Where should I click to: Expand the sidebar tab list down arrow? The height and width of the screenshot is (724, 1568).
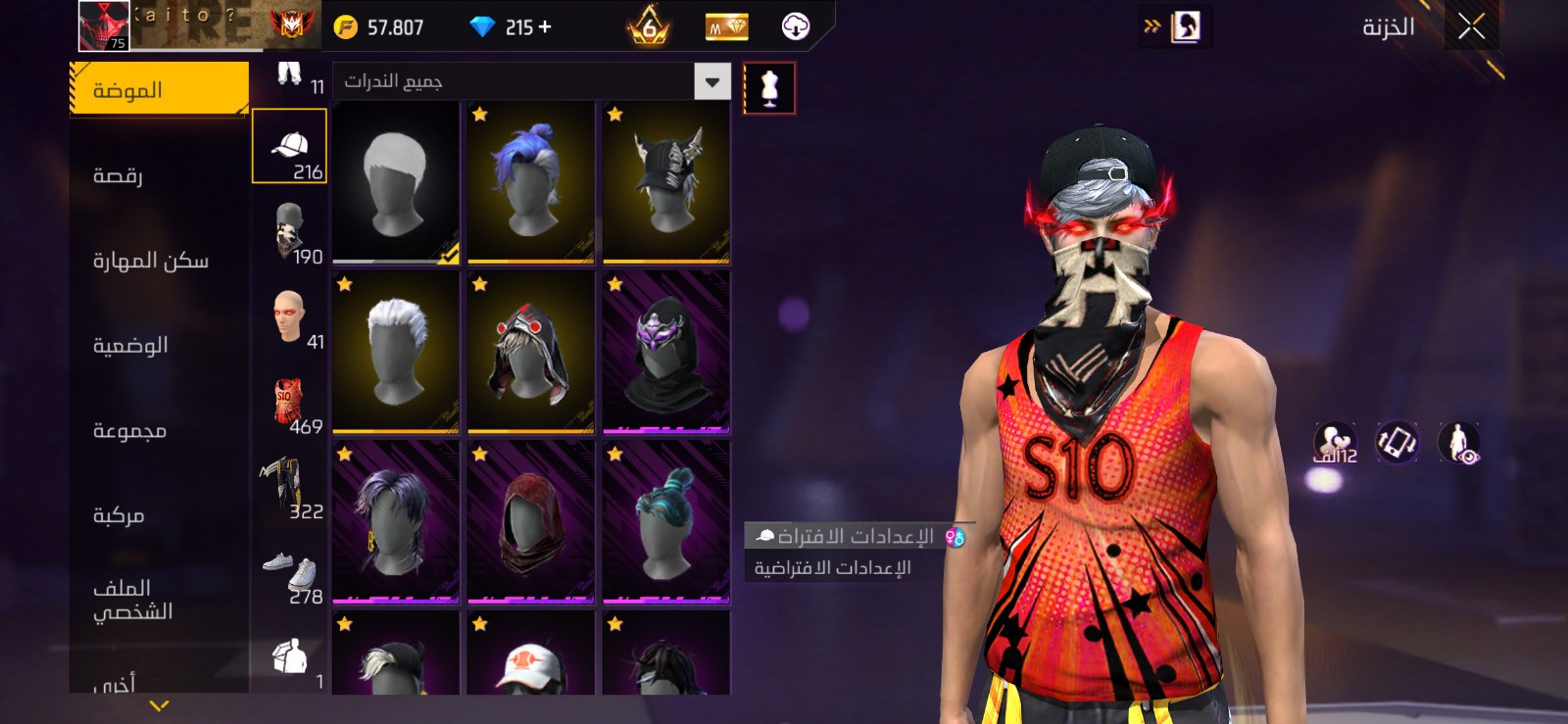click(159, 705)
